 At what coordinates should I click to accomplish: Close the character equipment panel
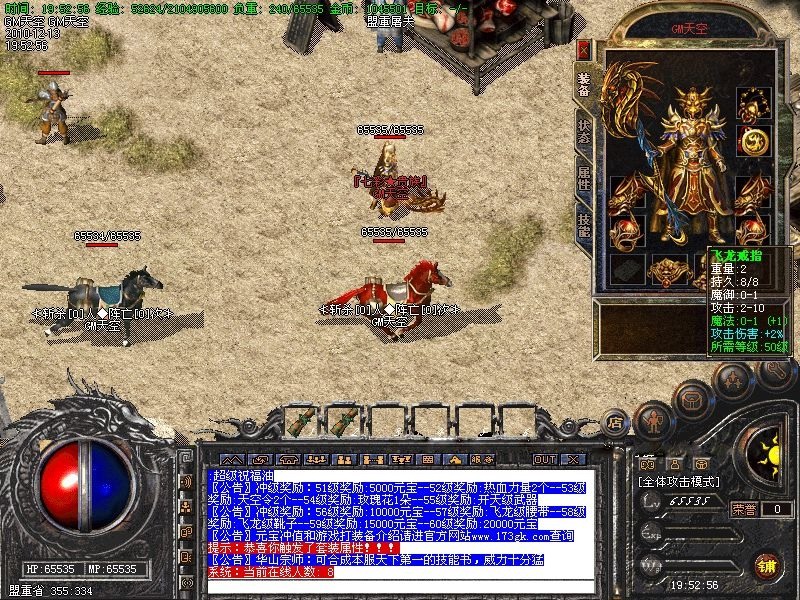point(584,49)
